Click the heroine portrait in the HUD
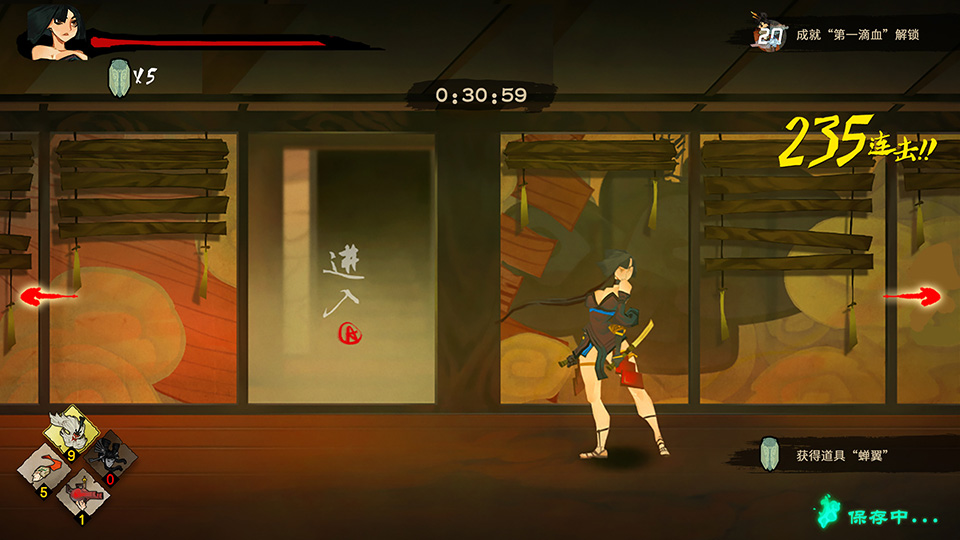960x540 pixels. click(x=55, y=34)
